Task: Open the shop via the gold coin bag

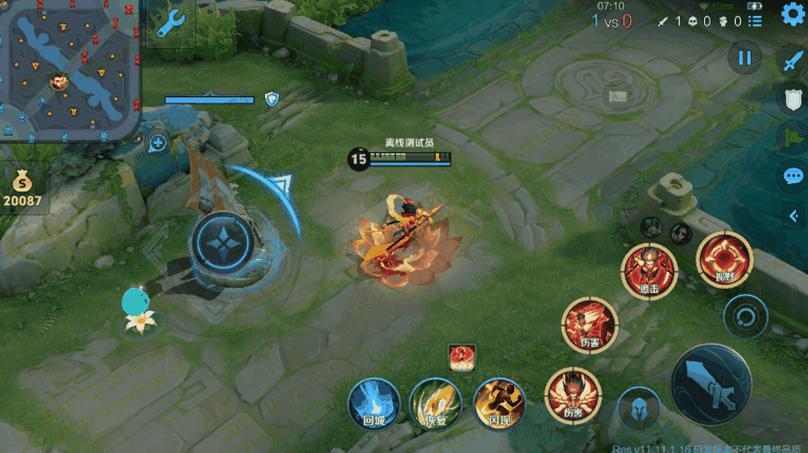Action: [x=22, y=189]
